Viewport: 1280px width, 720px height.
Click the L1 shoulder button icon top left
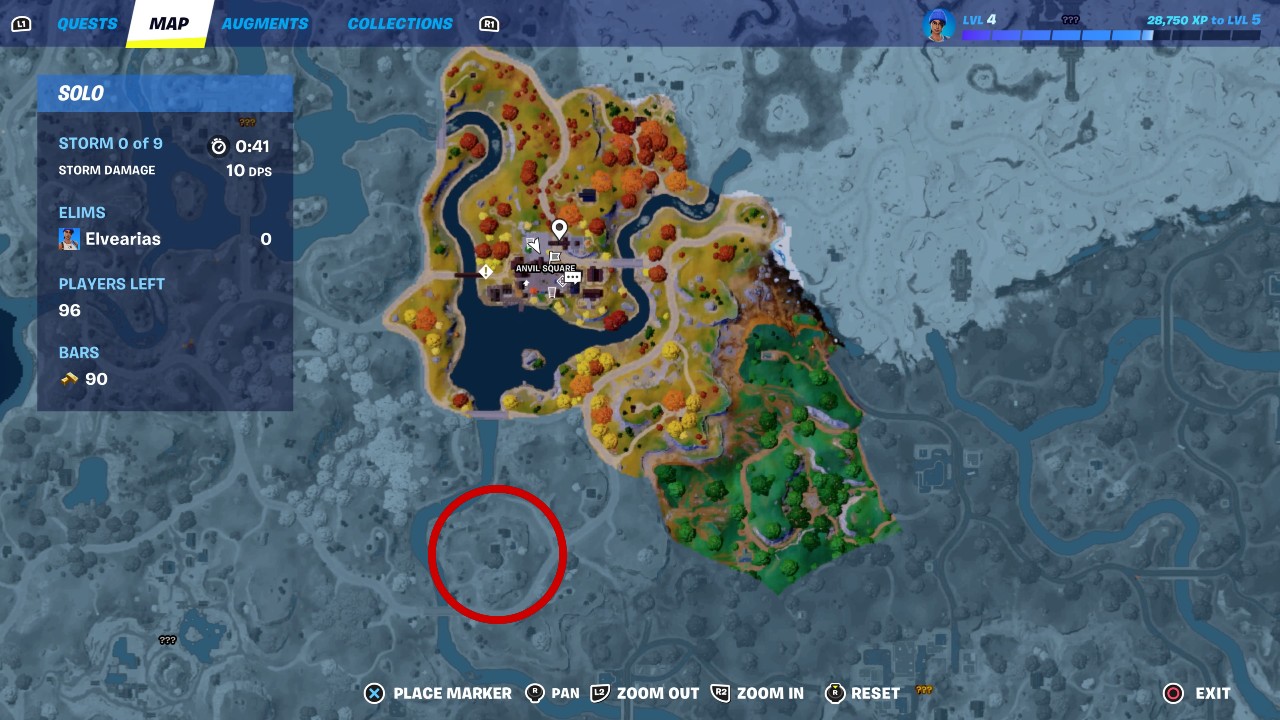(x=21, y=22)
